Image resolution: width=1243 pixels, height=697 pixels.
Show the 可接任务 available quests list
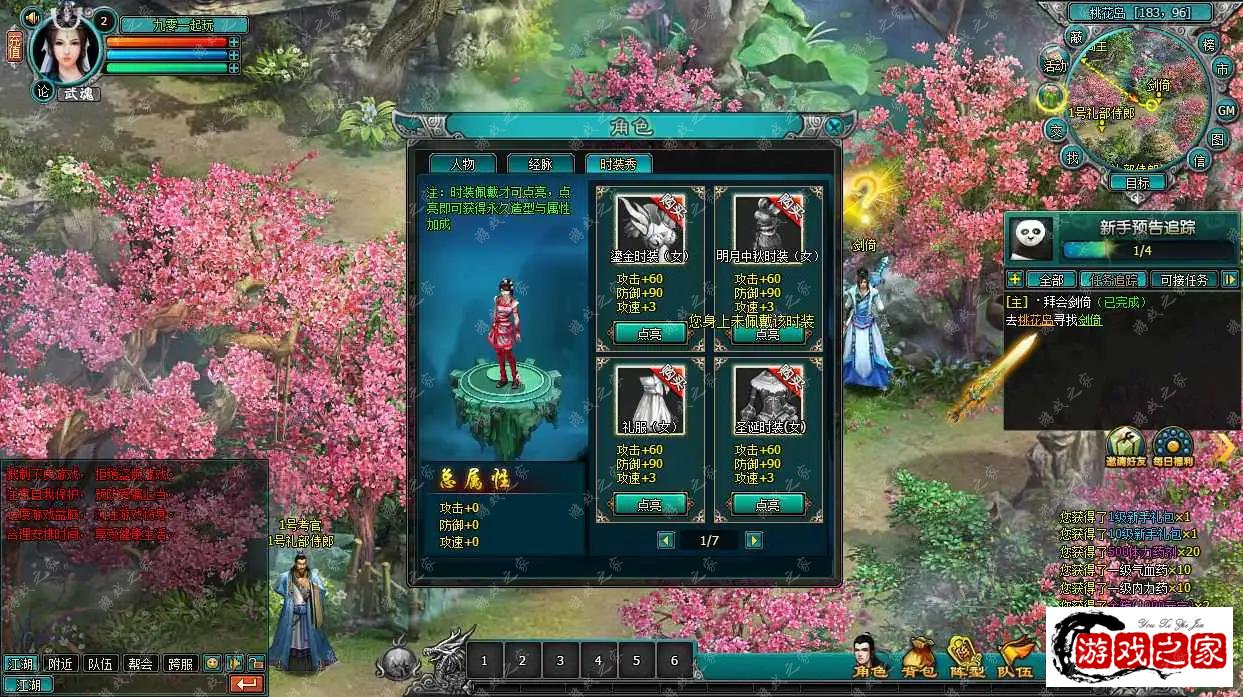pos(1184,280)
